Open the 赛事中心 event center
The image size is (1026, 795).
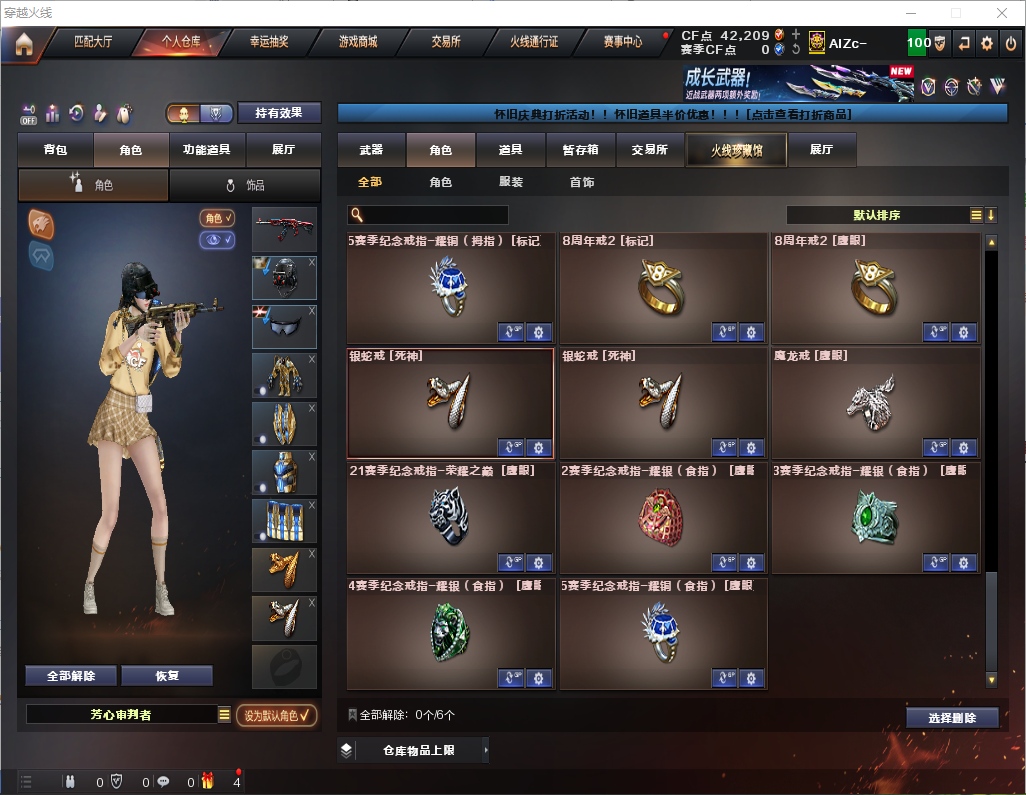[x=623, y=43]
